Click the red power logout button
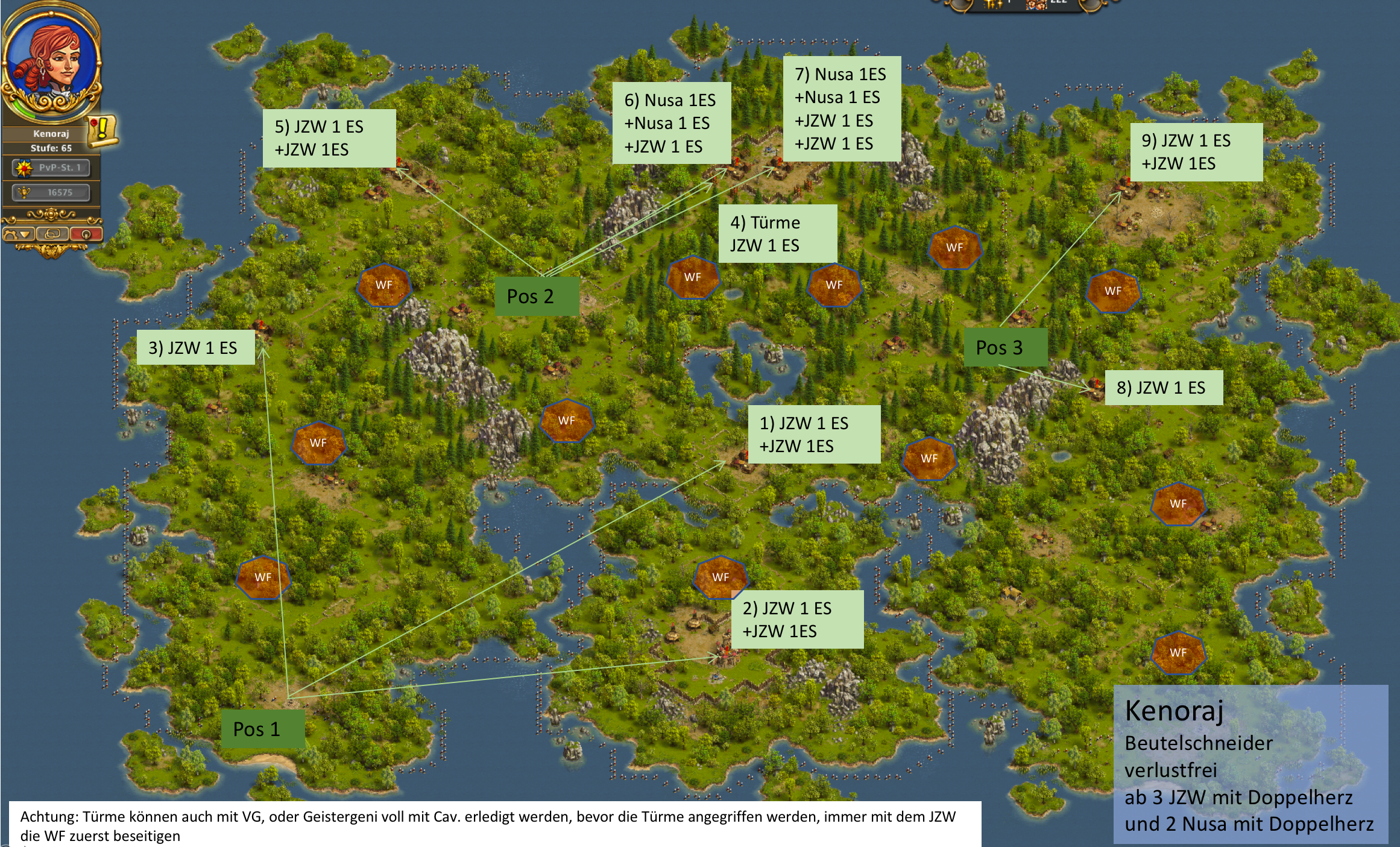 (x=86, y=234)
